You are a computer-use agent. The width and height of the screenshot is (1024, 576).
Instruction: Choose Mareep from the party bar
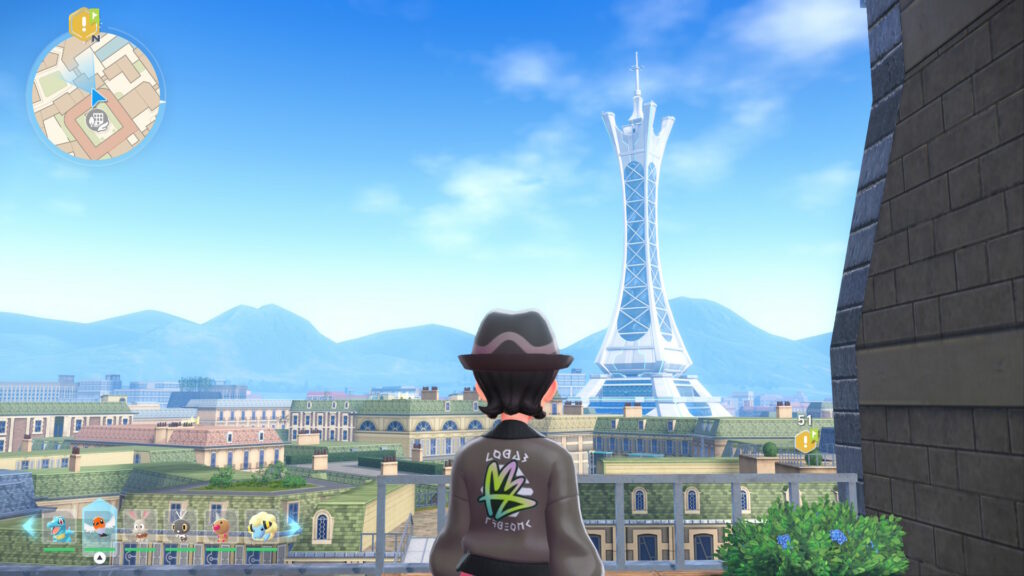pyautogui.click(x=262, y=527)
